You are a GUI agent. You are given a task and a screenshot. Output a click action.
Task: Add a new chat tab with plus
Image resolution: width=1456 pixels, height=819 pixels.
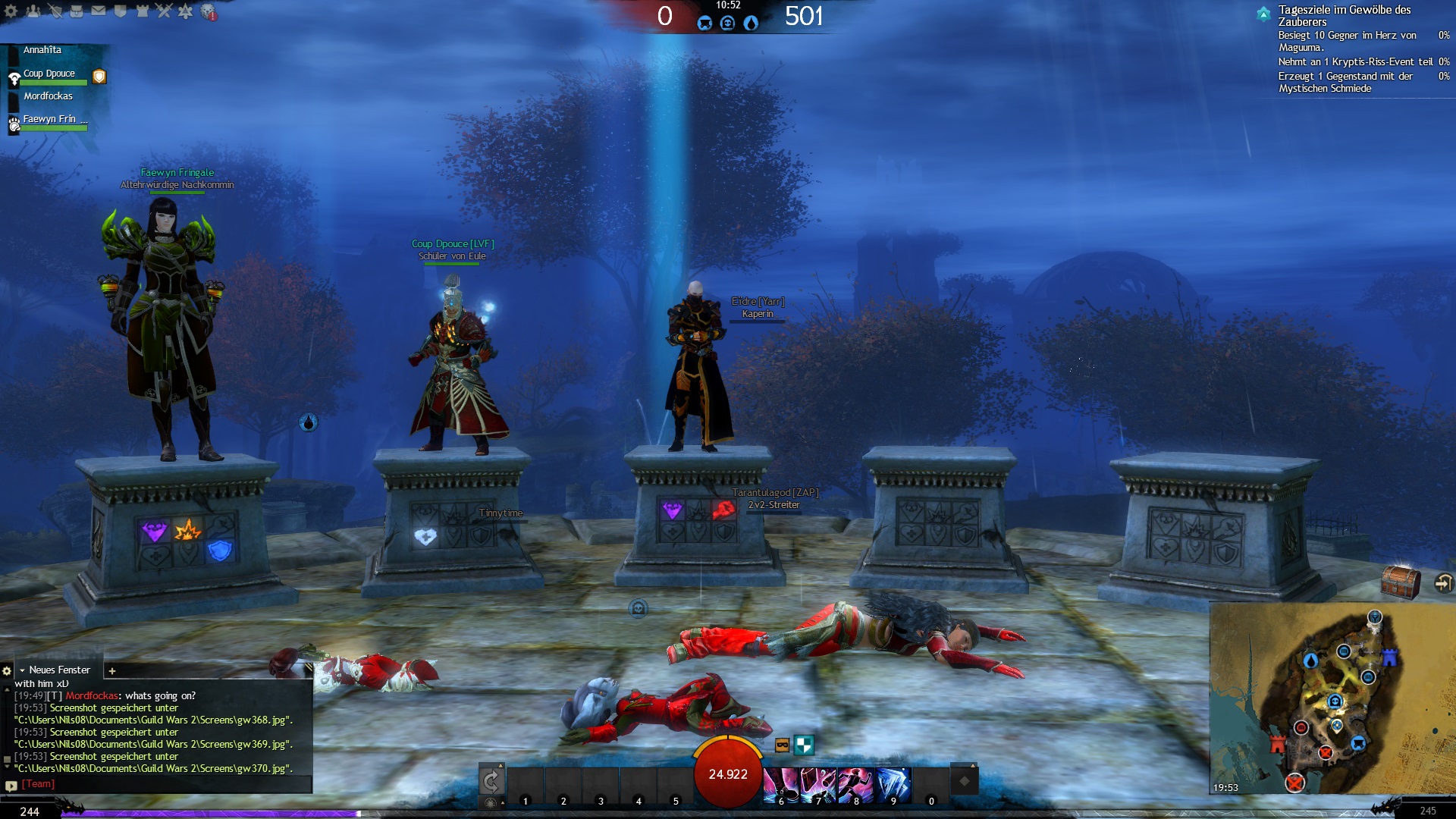point(112,670)
